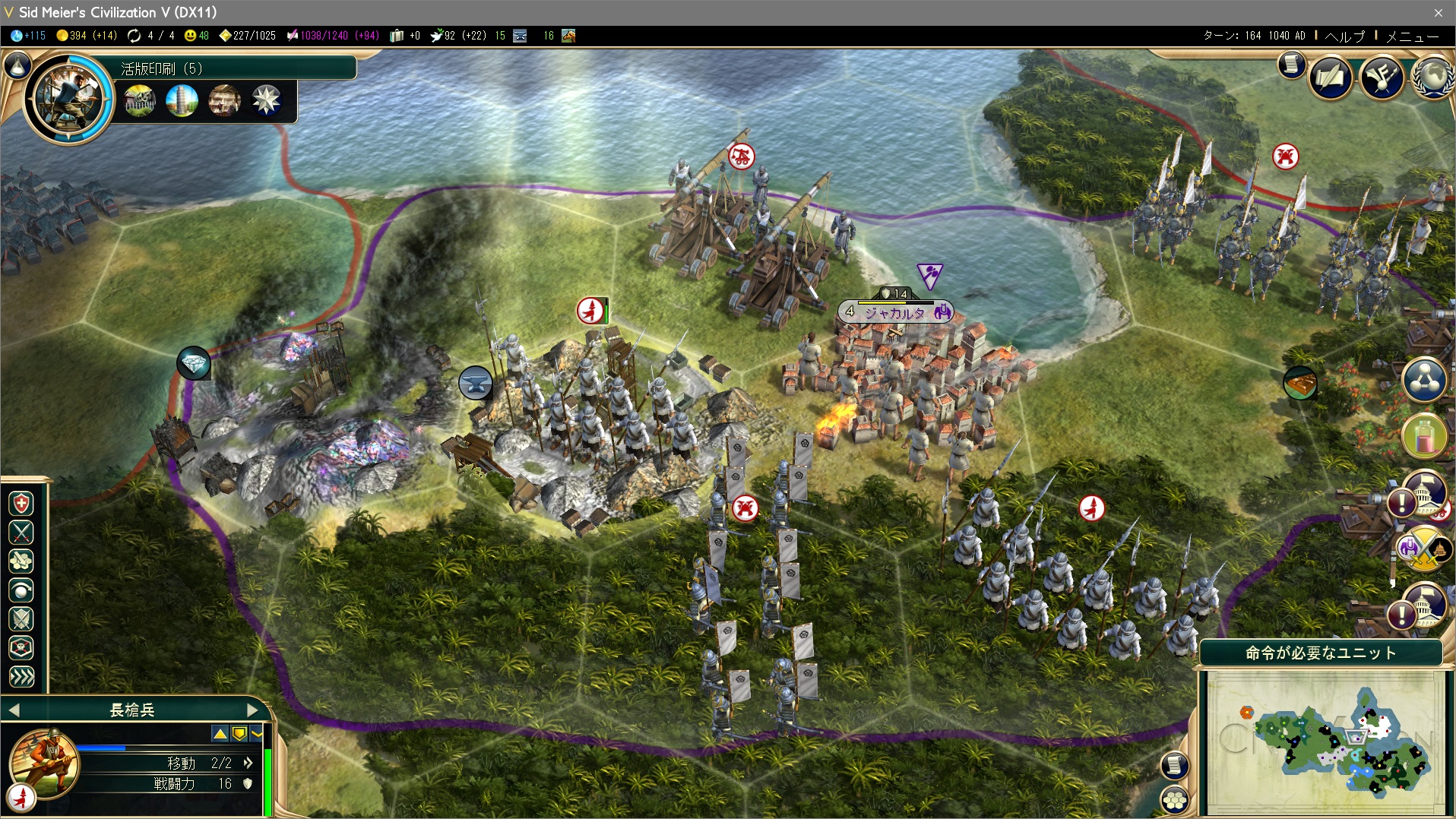Open the social policies feather-and-scroll button
Image resolution: width=1456 pixels, height=819 pixels.
point(1329,77)
